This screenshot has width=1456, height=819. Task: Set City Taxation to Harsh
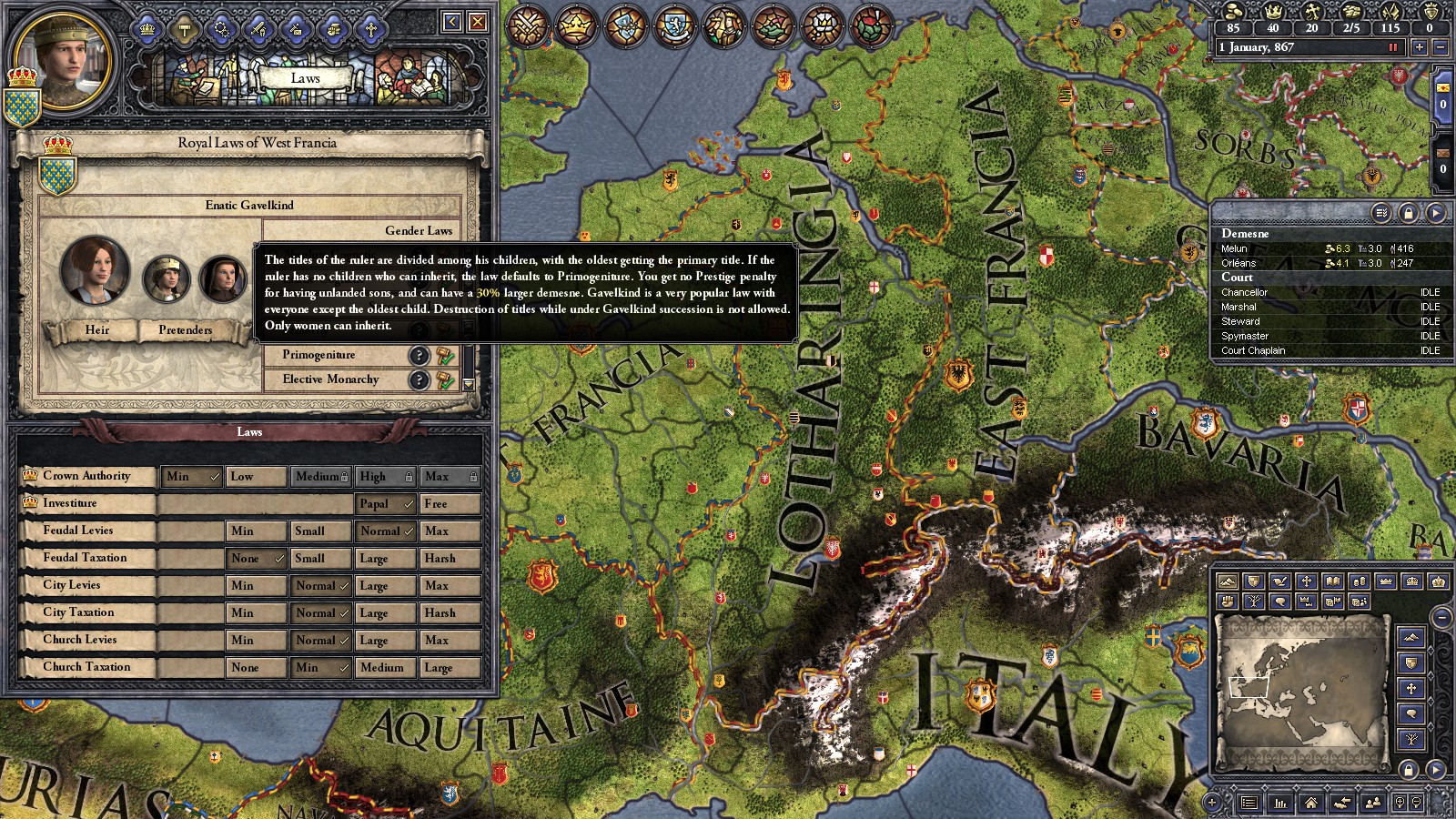(450, 613)
